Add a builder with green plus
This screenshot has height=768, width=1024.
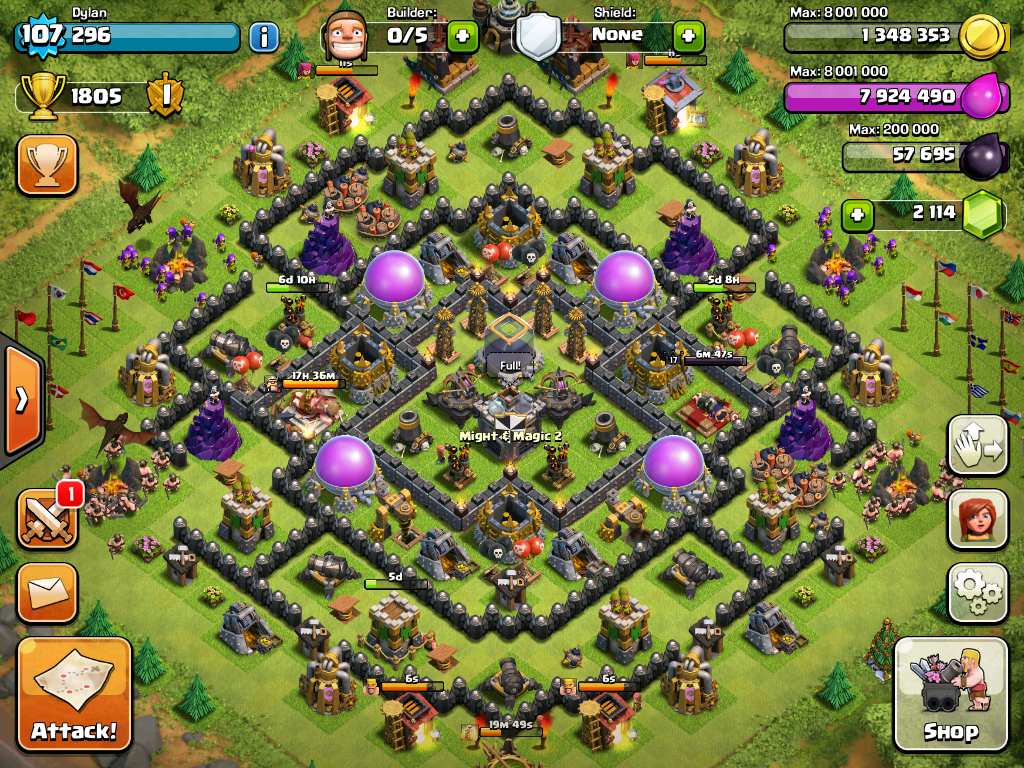click(462, 37)
